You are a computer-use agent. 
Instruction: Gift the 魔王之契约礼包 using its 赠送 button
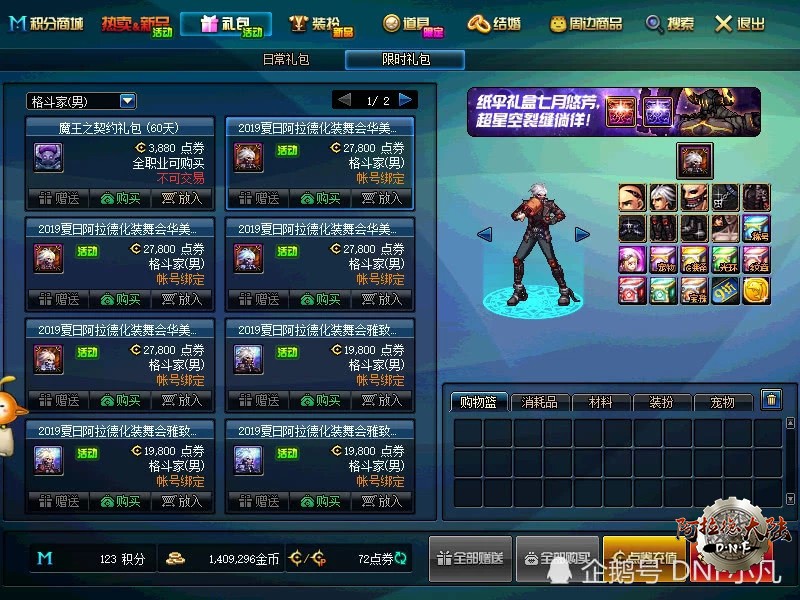(x=60, y=198)
